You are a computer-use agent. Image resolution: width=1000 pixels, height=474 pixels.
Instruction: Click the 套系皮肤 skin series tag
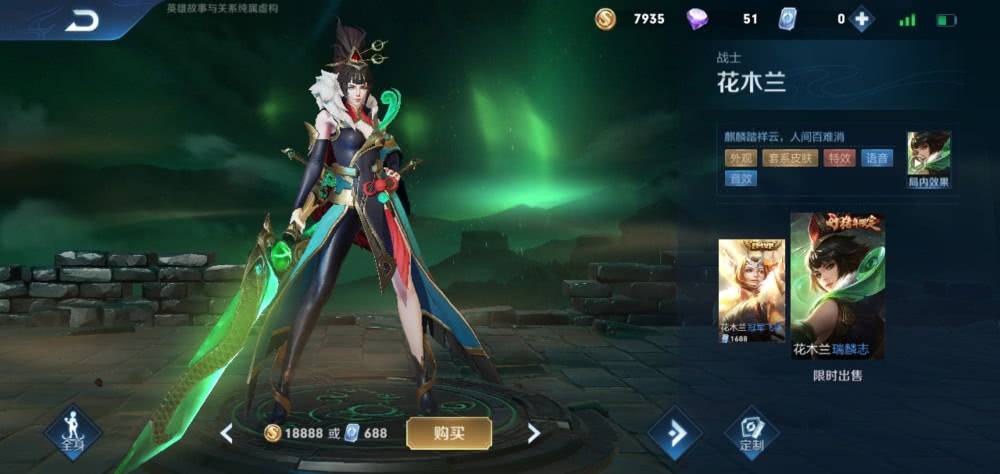790,158
